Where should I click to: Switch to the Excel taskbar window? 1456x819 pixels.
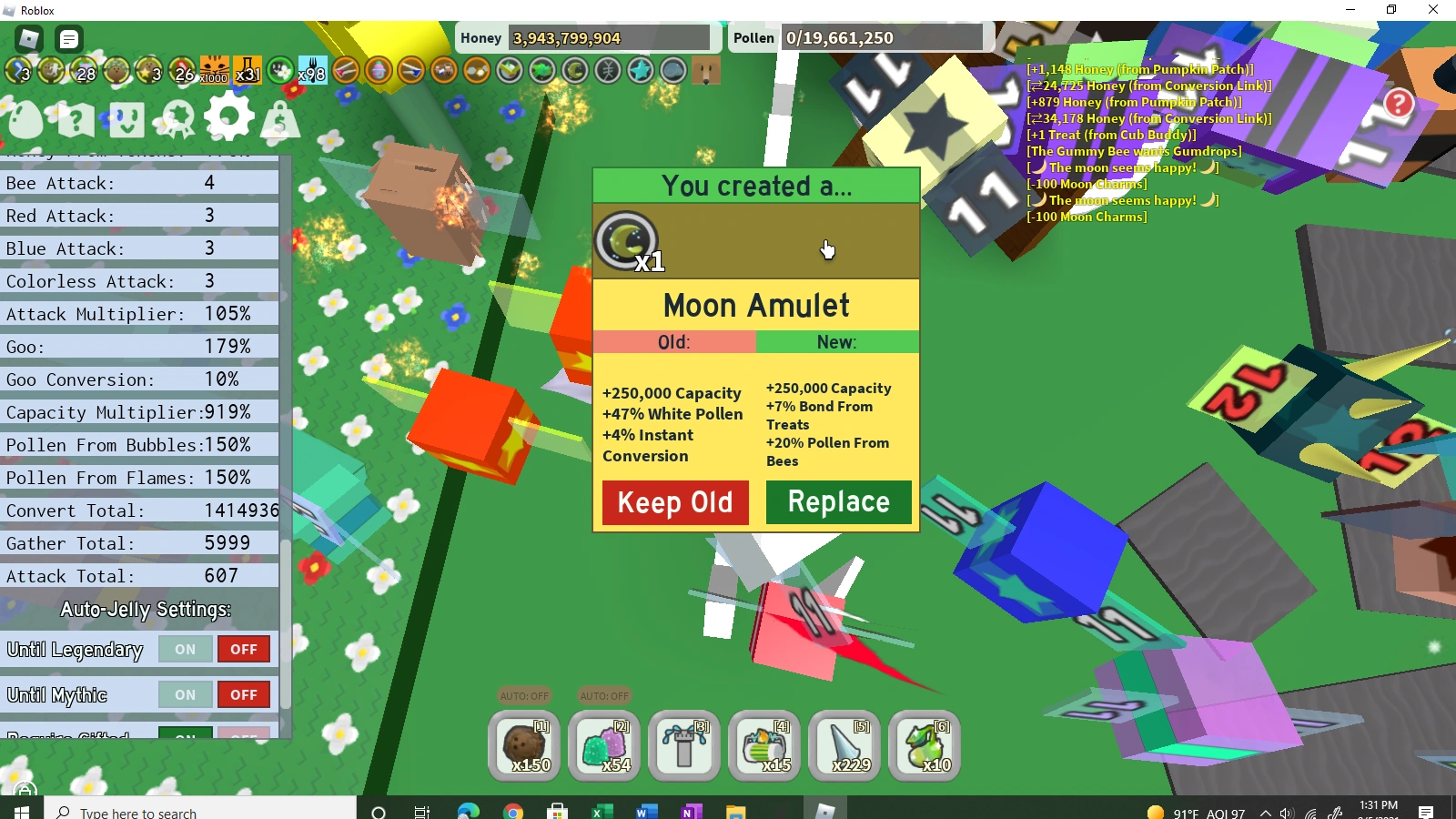point(601,811)
